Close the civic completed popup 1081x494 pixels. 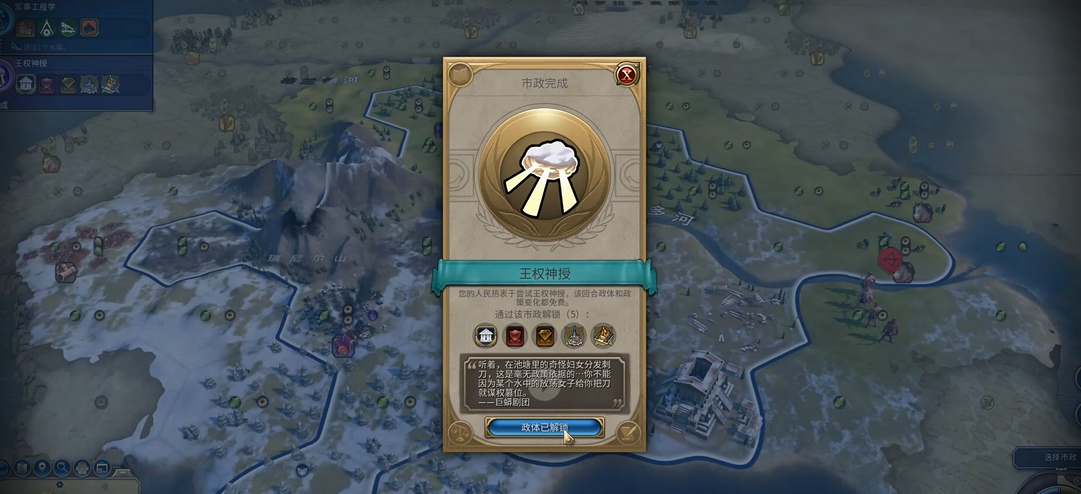pos(626,74)
